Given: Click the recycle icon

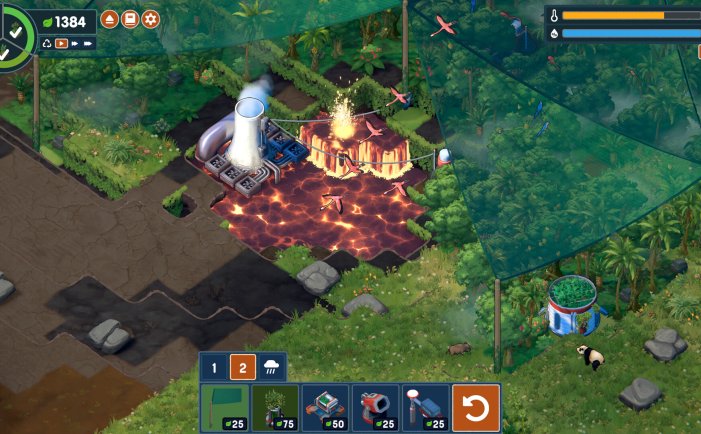Looking at the screenshot, I should click(x=47, y=43).
